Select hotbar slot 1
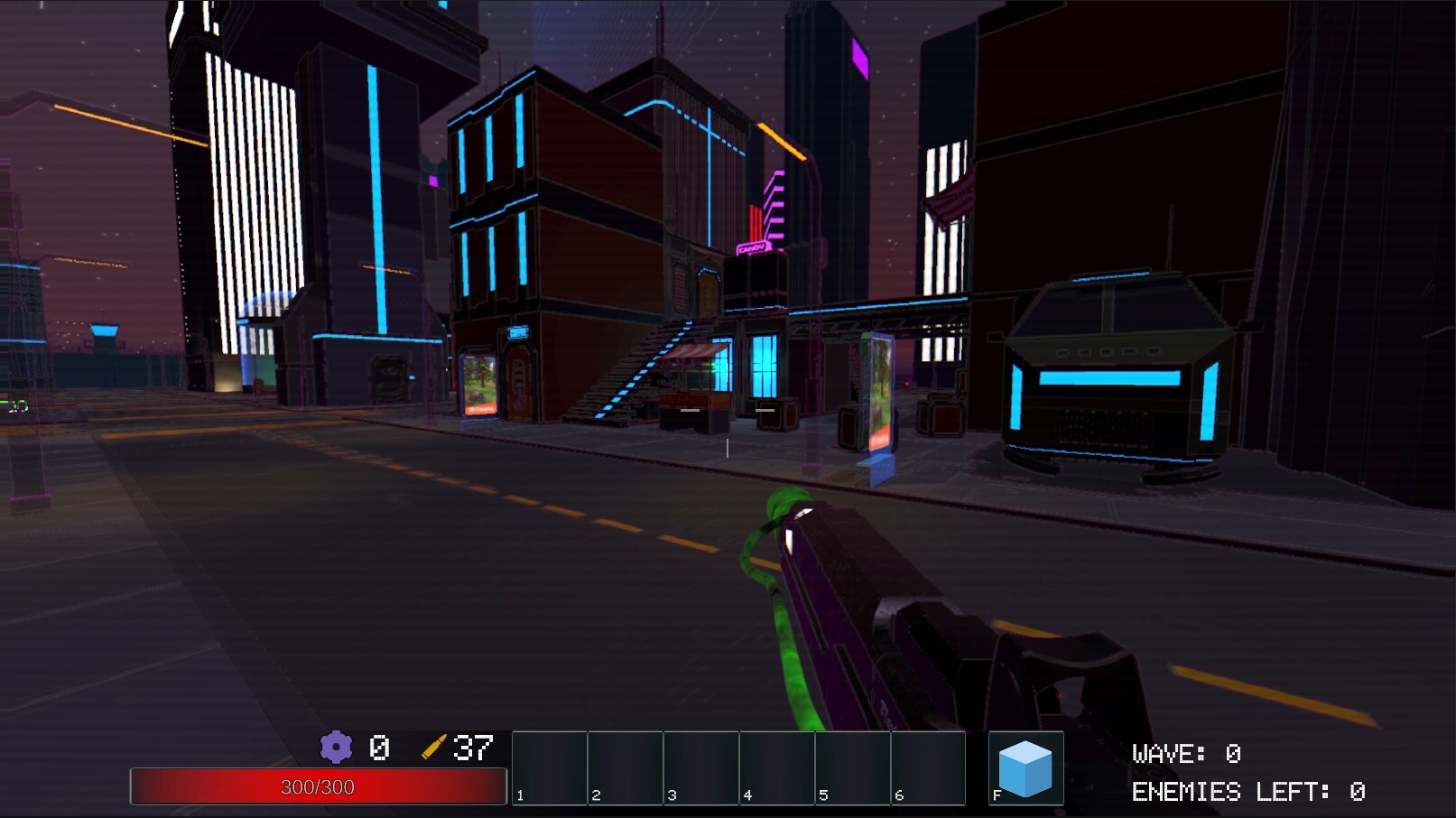Viewport: 1456px width, 818px height. point(549,766)
